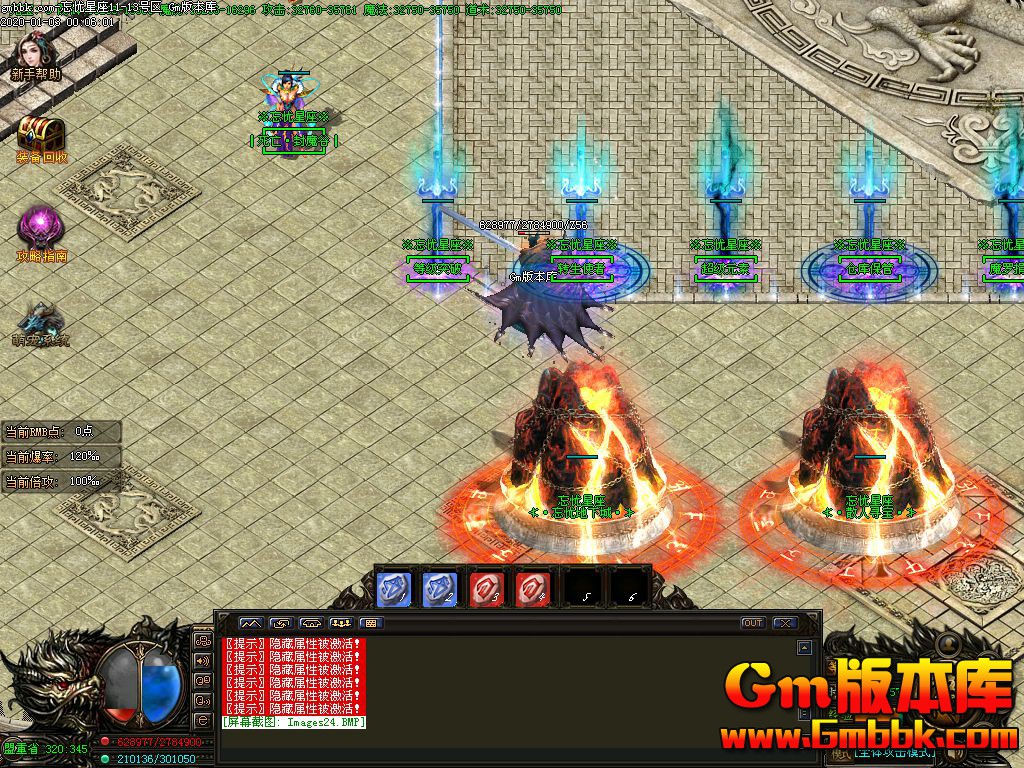Use the blue potion in slot 1
The width and height of the screenshot is (1024, 768).
coord(392,588)
